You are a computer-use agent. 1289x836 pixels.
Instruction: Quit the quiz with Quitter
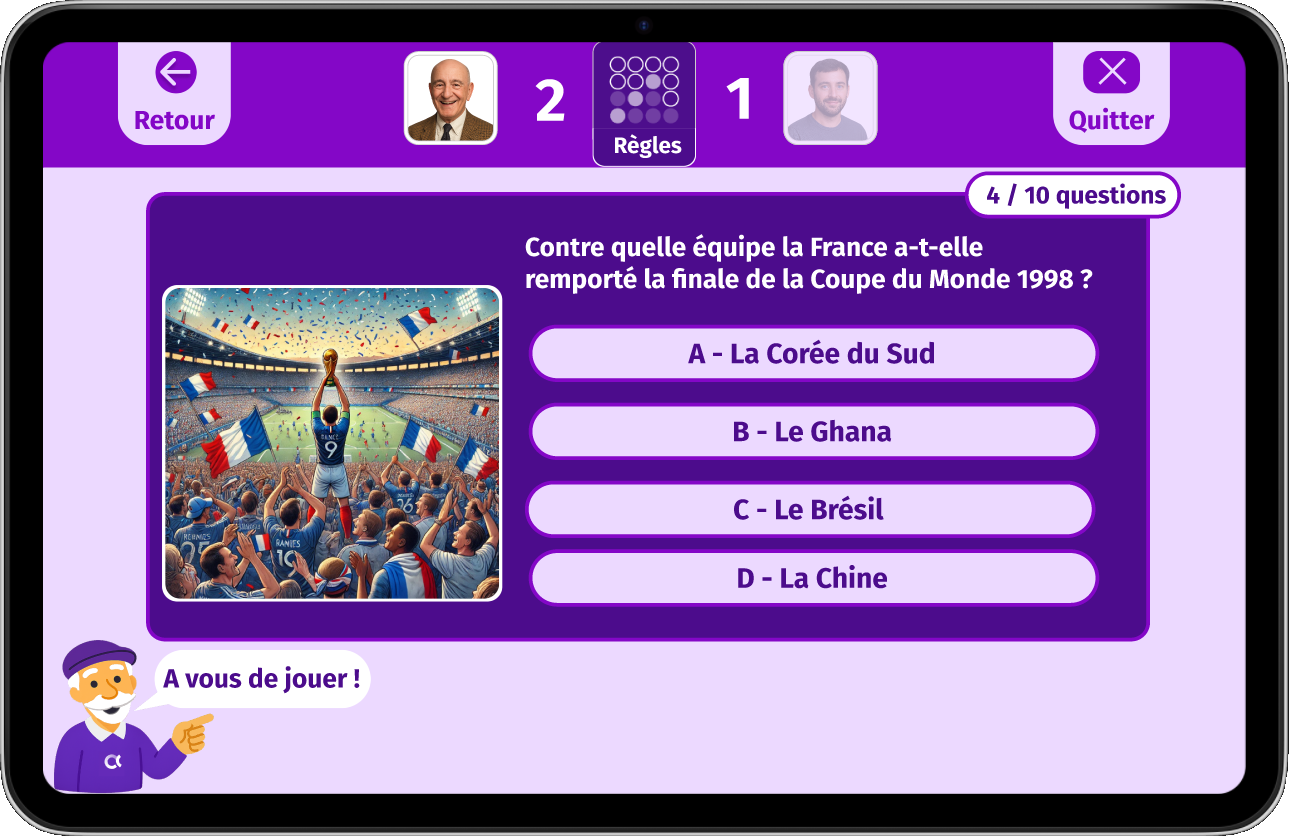pyautogui.click(x=1111, y=94)
